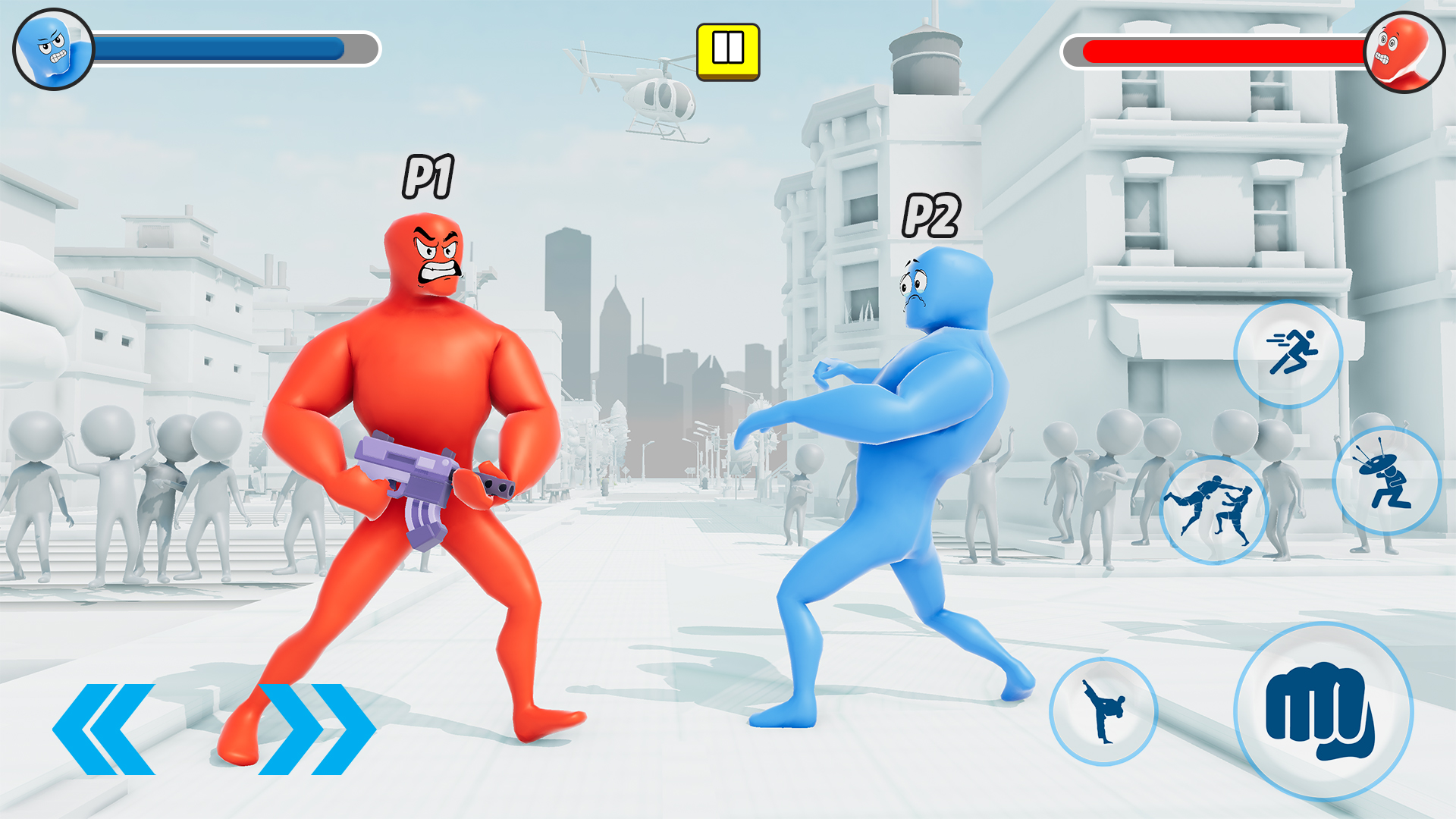Click the P2 name label
This screenshot has width=1456, height=819.
931,215
